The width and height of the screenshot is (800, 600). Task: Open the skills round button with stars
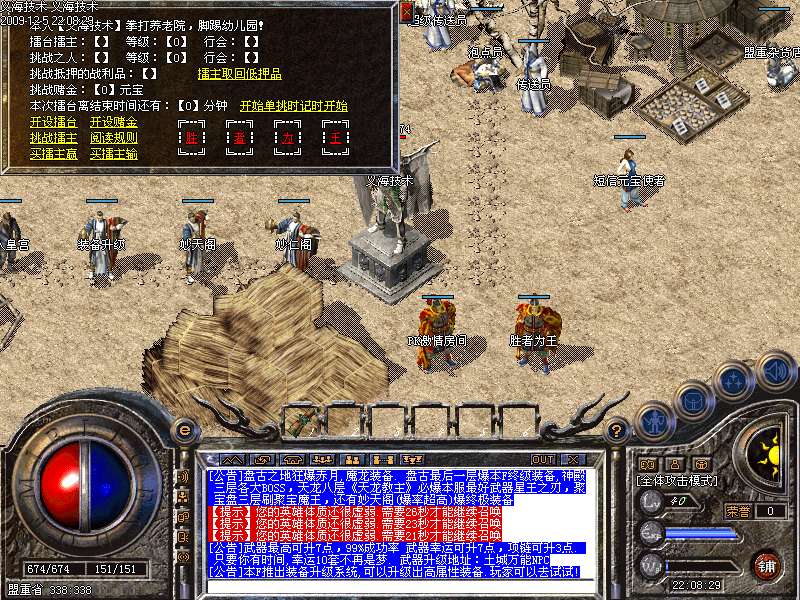click(x=735, y=381)
